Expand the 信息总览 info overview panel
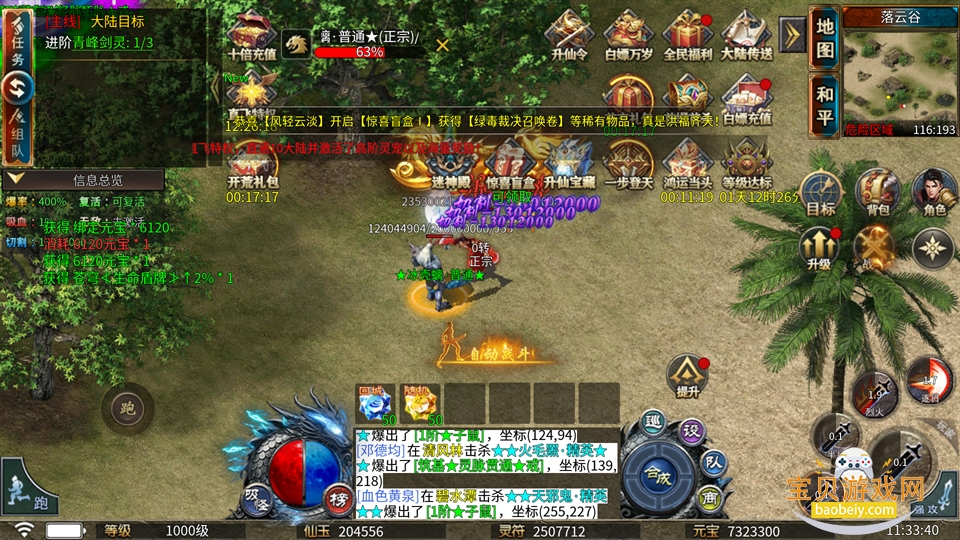Image resolution: width=960 pixels, height=540 pixels. (84, 180)
